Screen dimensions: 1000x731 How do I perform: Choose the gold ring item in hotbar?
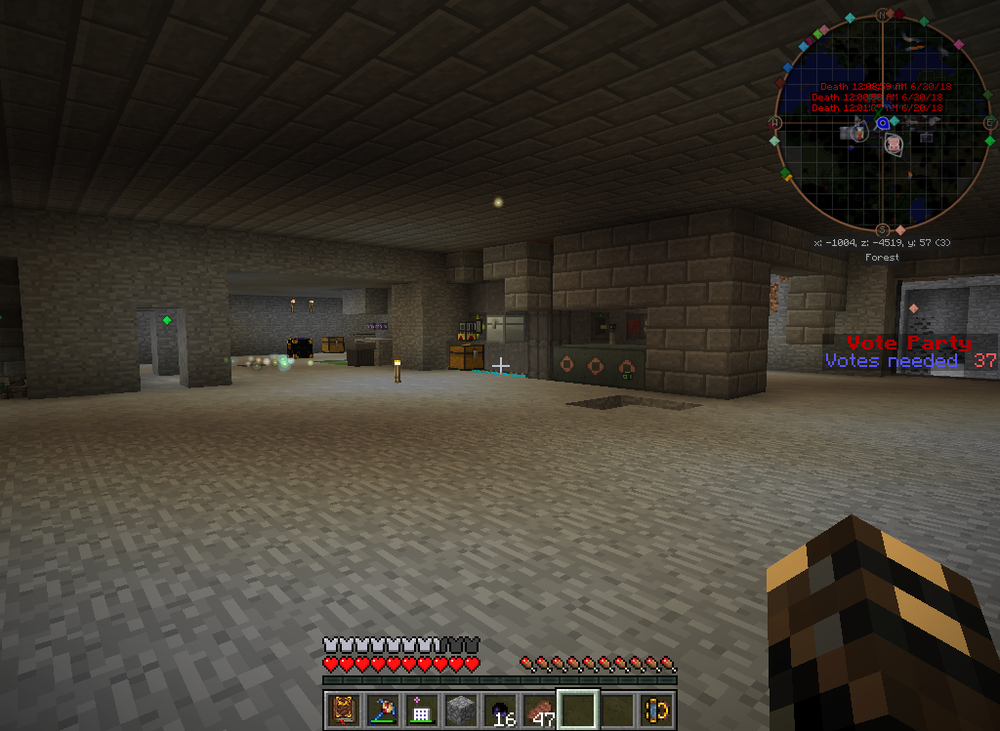[657, 709]
